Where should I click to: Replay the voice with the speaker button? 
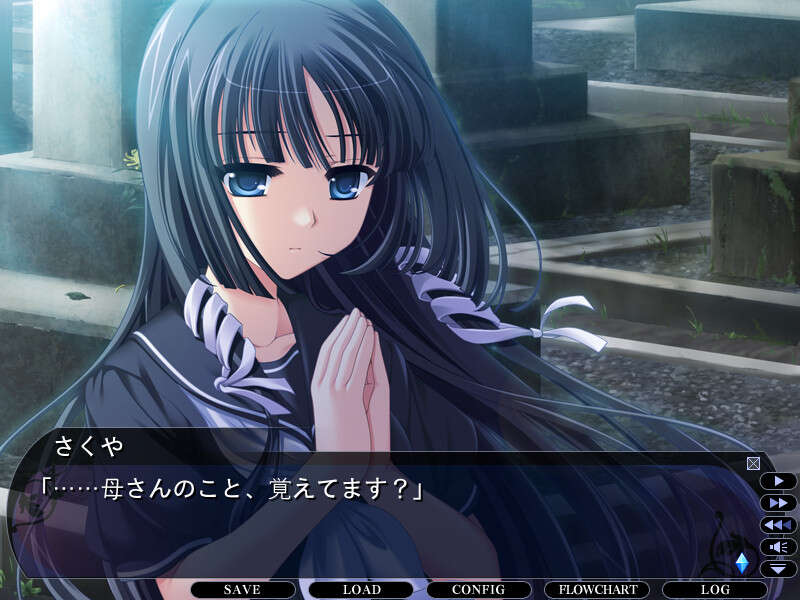pos(778,547)
